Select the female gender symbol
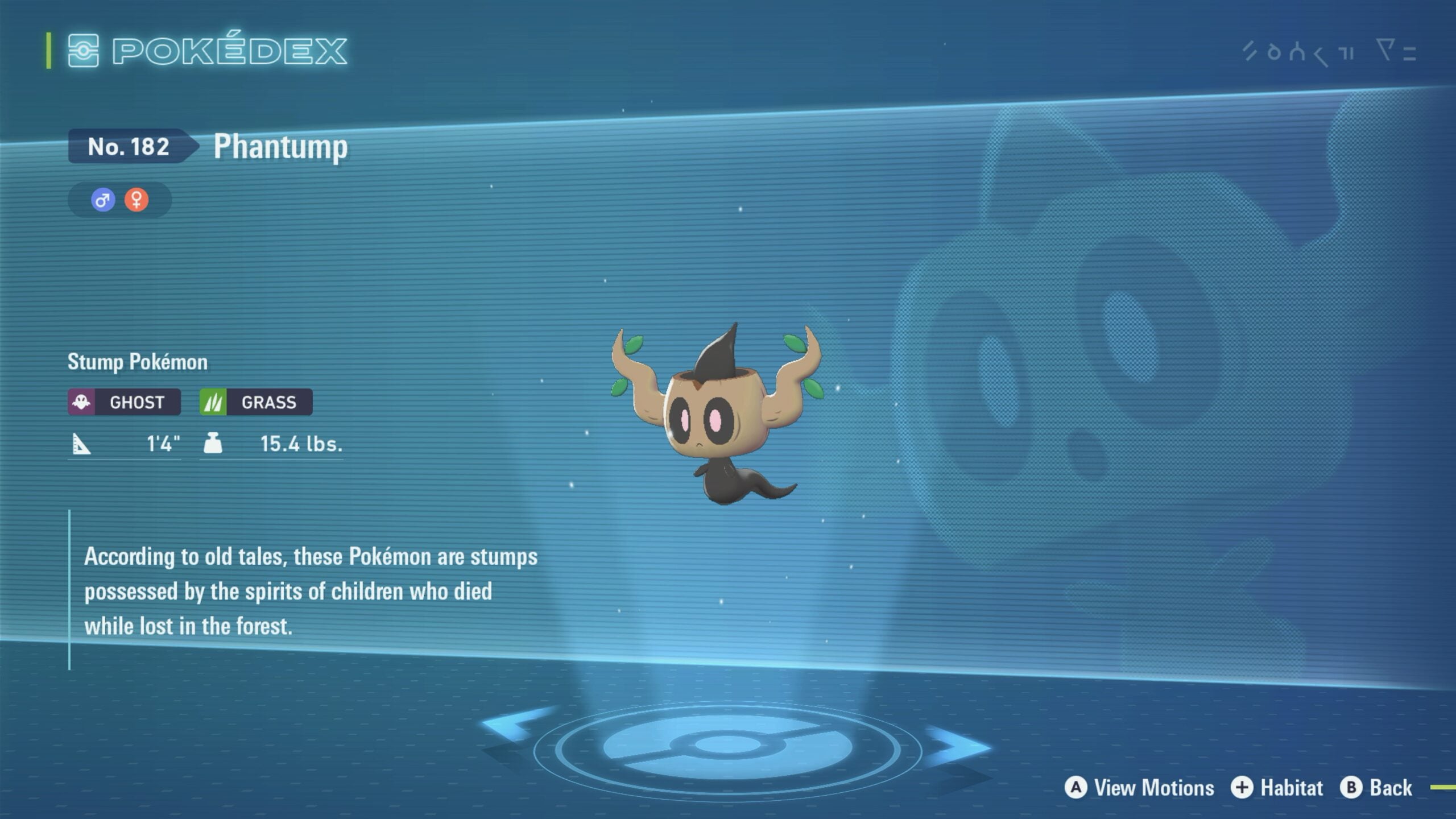This screenshot has height=819, width=1456. pyautogui.click(x=136, y=200)
